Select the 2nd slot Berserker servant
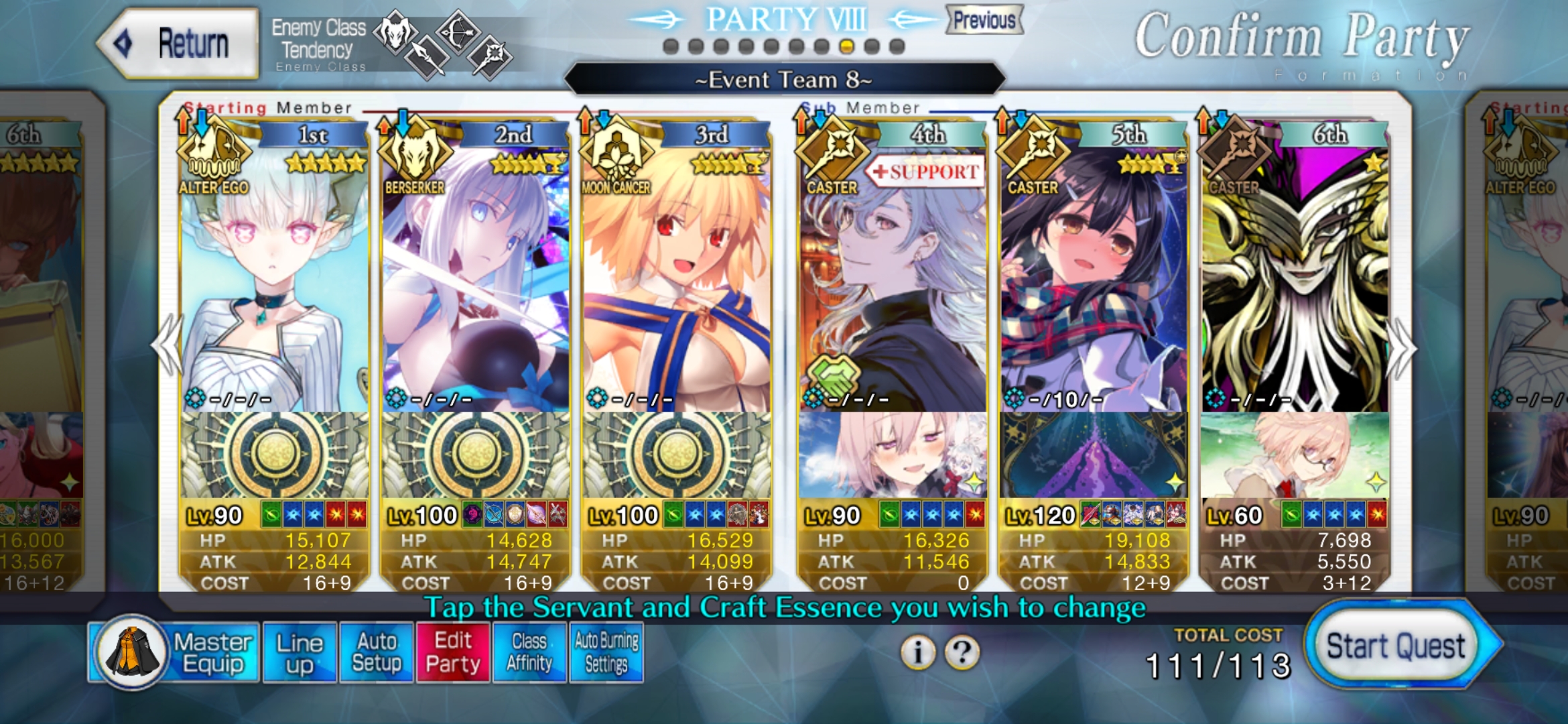This screenshot has width=1568, height=724. 475,282
